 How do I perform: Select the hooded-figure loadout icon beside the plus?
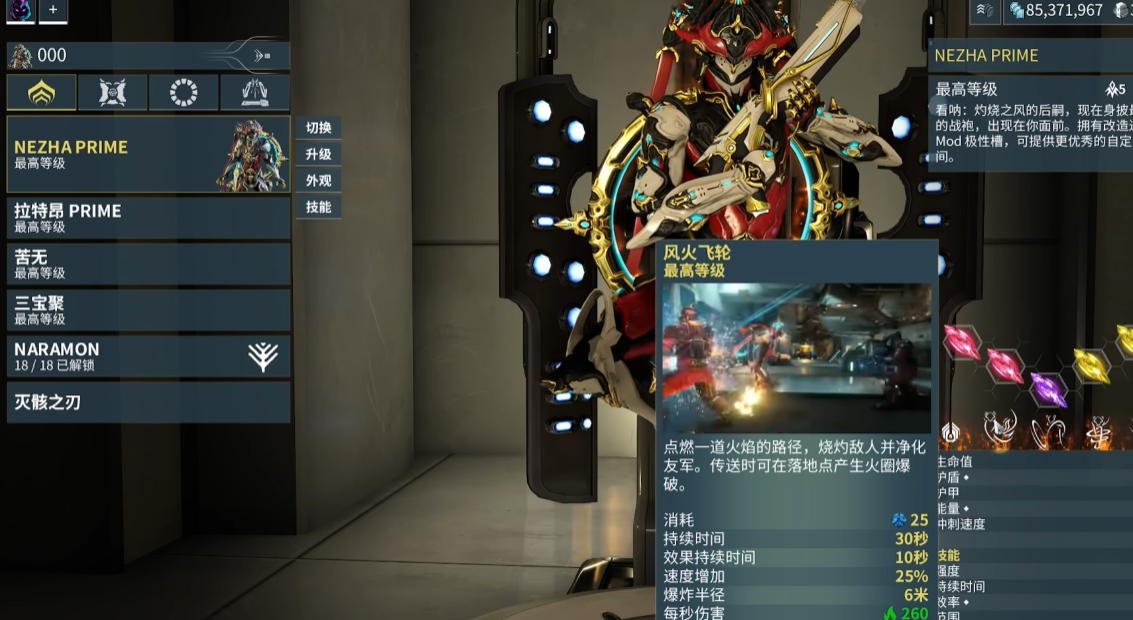click(x=19, y=10)
